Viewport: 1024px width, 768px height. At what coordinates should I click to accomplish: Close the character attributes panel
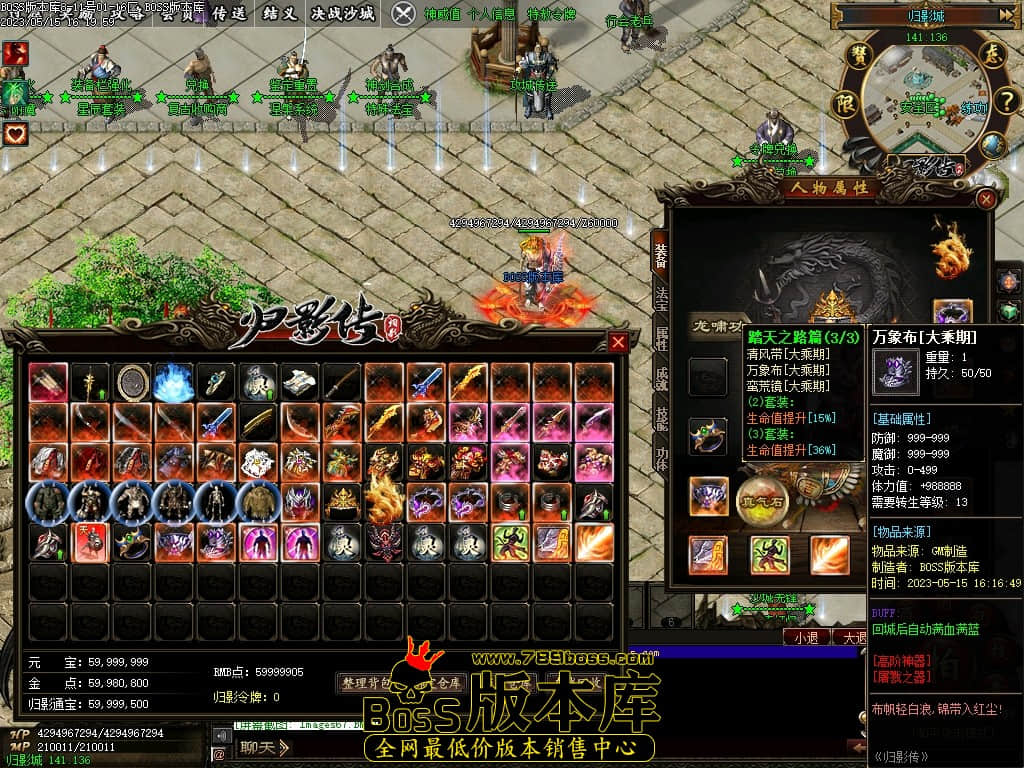pyautogui.click(x=986, y=199)
